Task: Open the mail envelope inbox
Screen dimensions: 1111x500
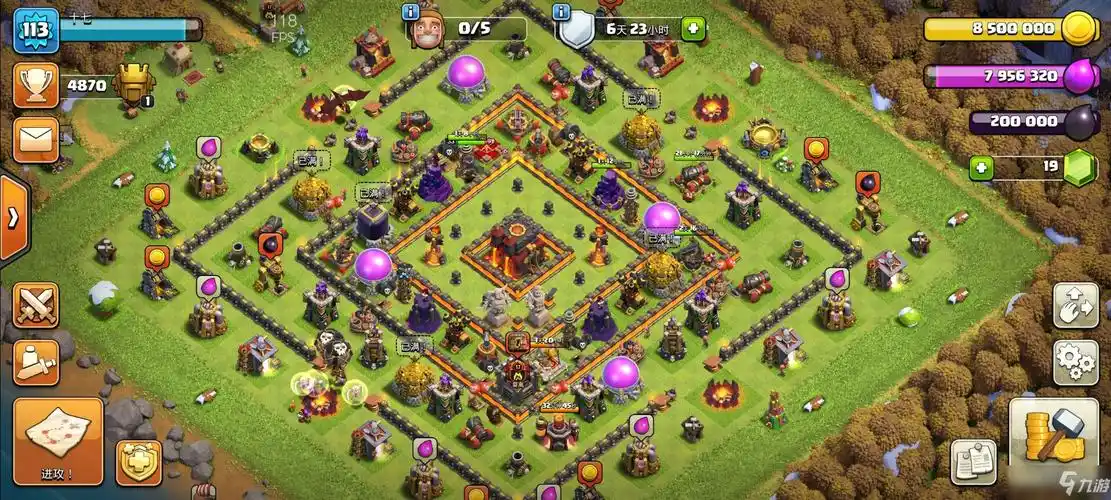Action: pyautogui.click(x=36, y=139)
